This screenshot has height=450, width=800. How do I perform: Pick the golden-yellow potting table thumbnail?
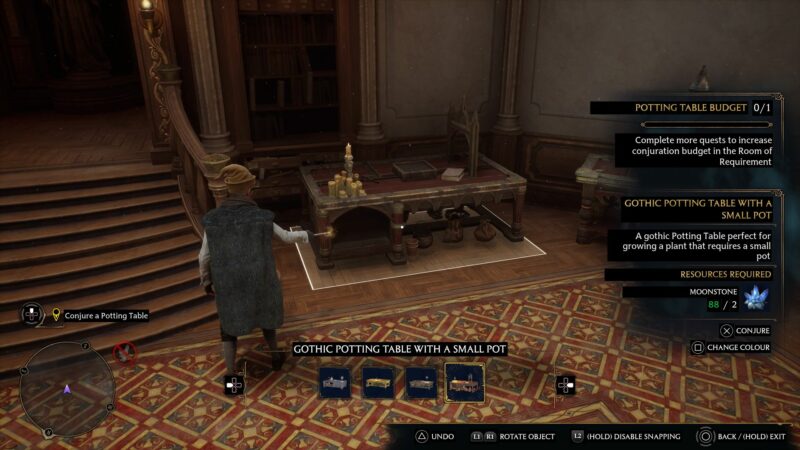tap(378, 382)
